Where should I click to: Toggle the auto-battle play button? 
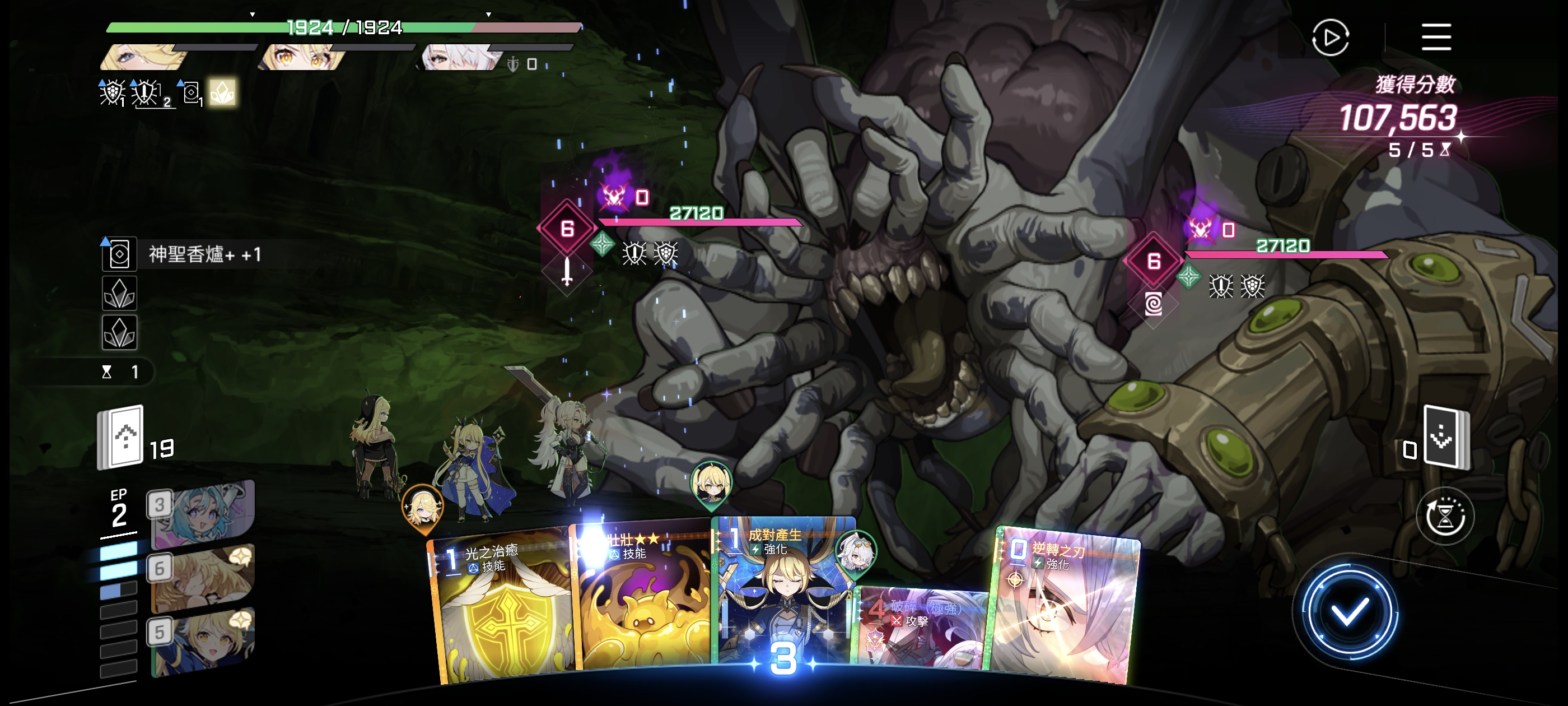pos(1330,38)
